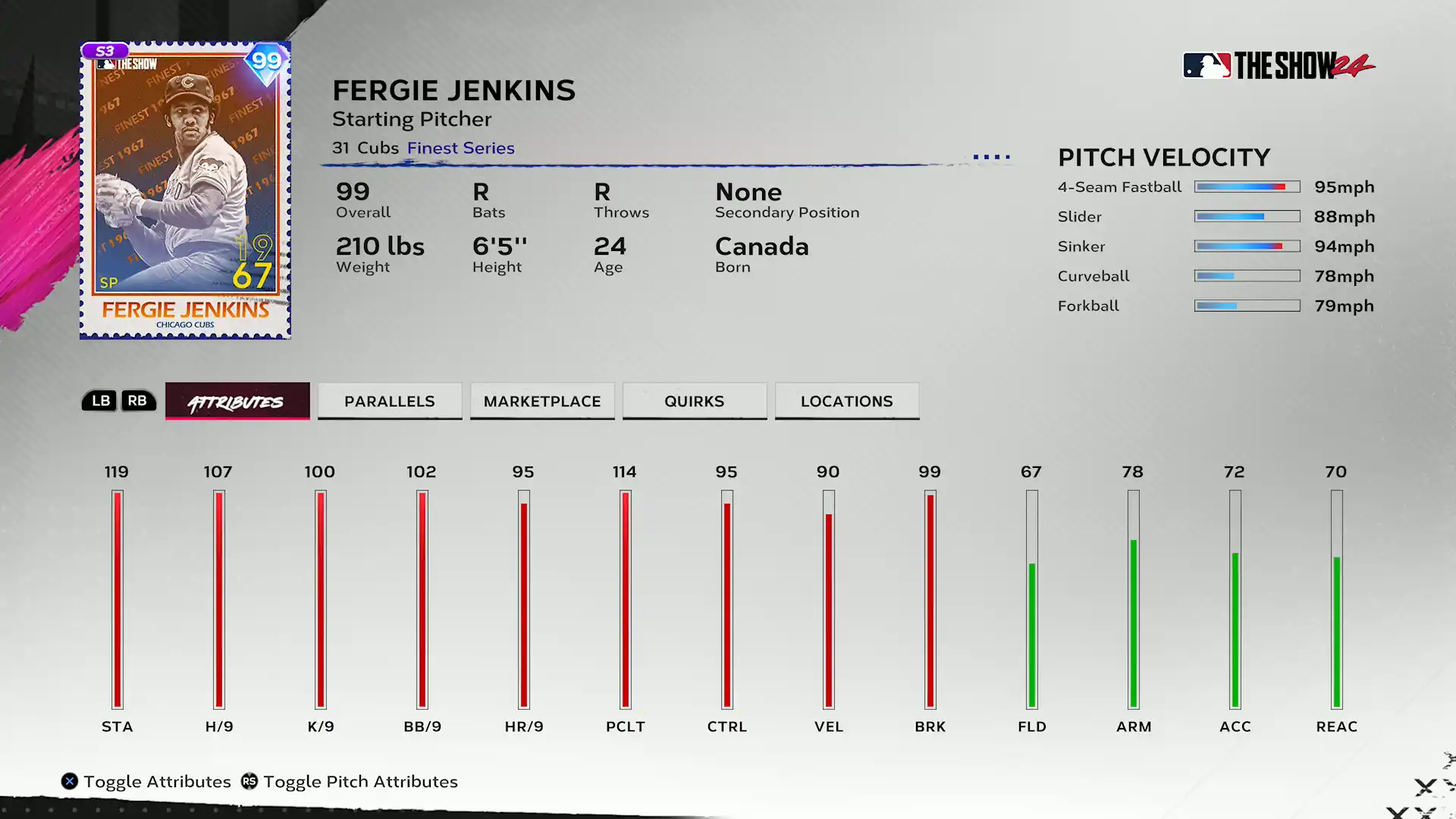
Task: Go to the Locations tab
Action: pos(847,401)
